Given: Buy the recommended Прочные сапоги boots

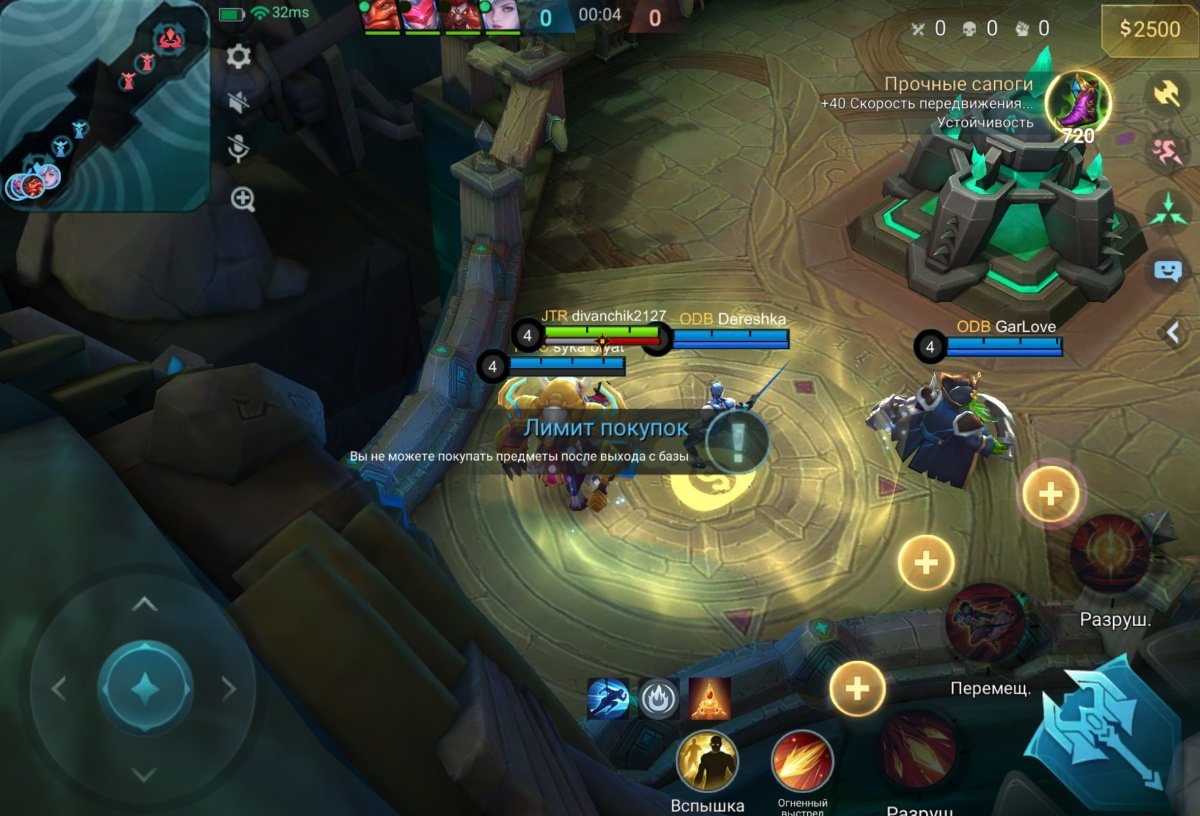Looking at the screenshot, I should [x=1078, y=104].
